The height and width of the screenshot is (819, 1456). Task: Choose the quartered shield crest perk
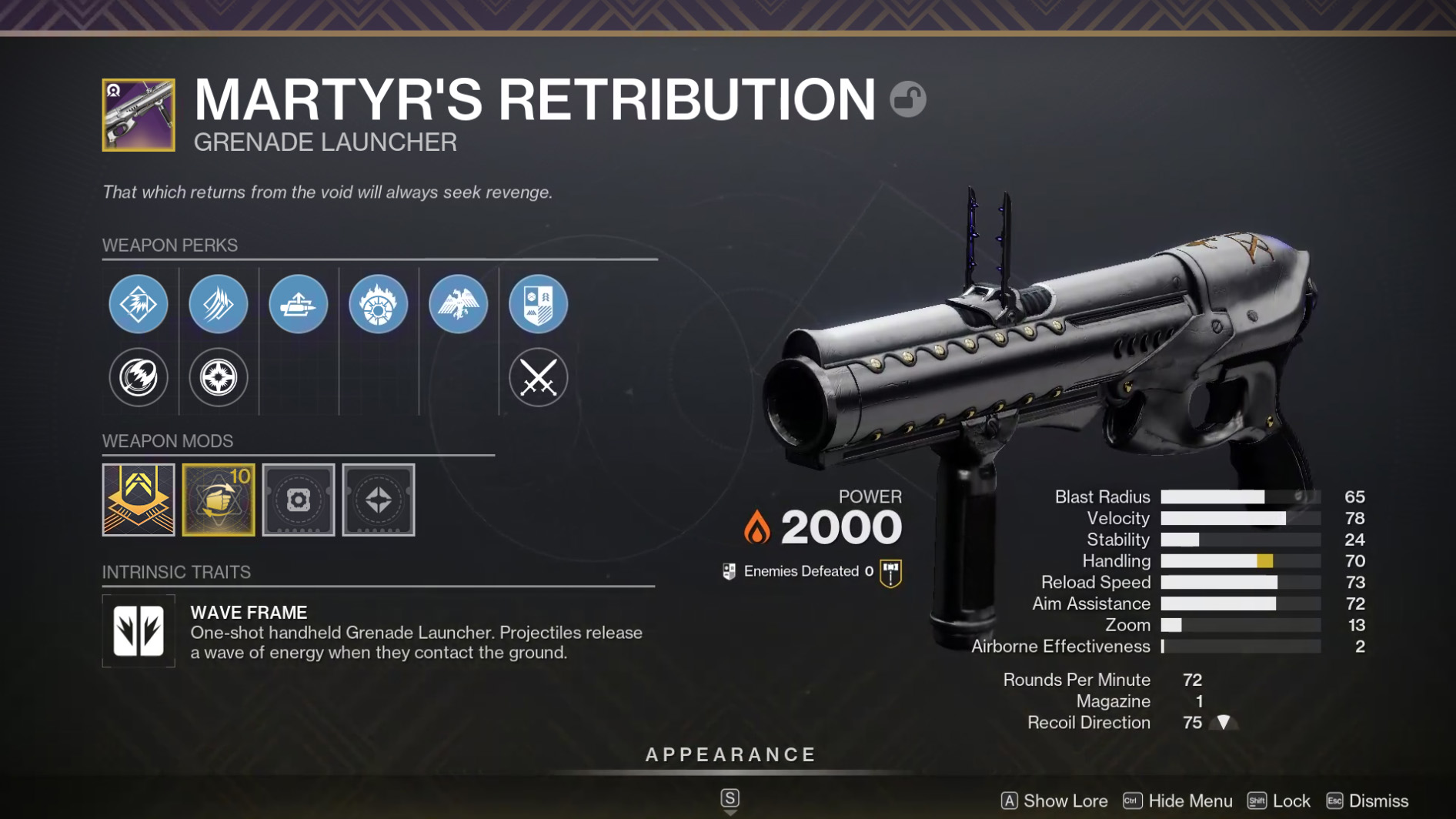coord(539,304)
